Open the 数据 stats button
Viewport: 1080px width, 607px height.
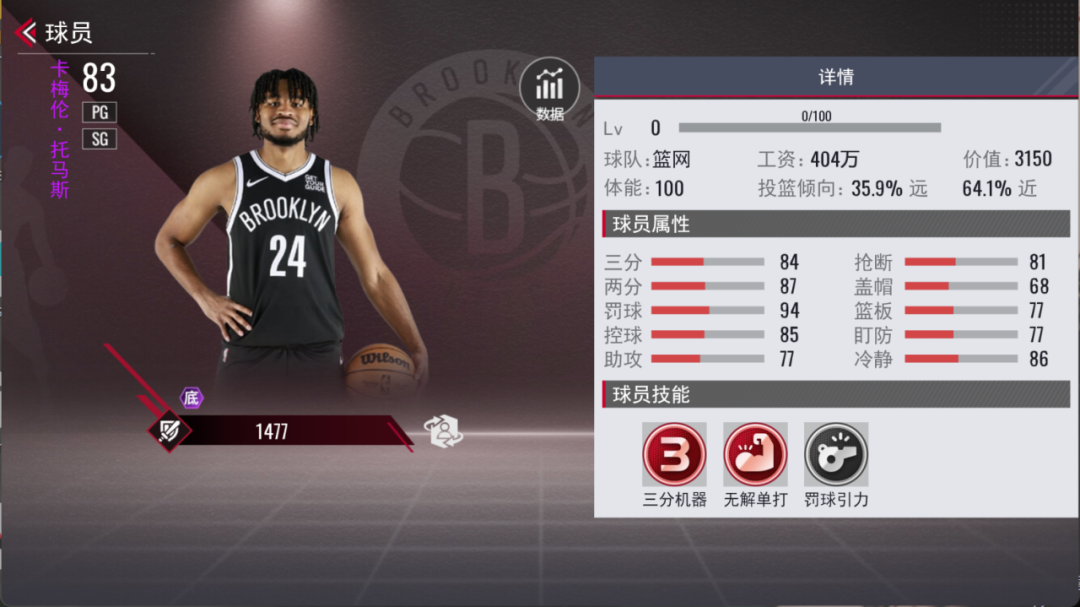549,90
